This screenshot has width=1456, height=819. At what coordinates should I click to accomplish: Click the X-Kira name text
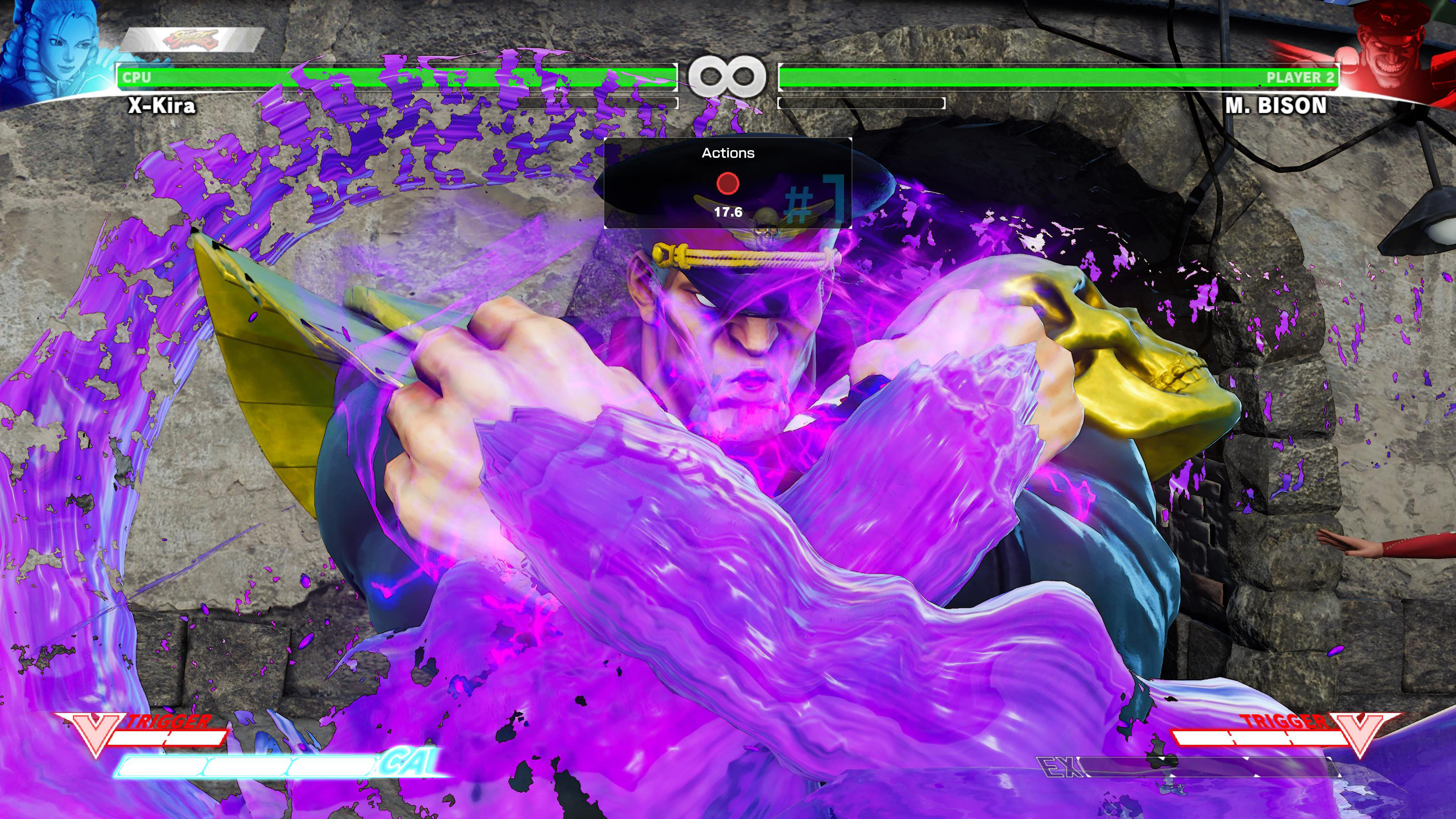click(x=161, y=105)
